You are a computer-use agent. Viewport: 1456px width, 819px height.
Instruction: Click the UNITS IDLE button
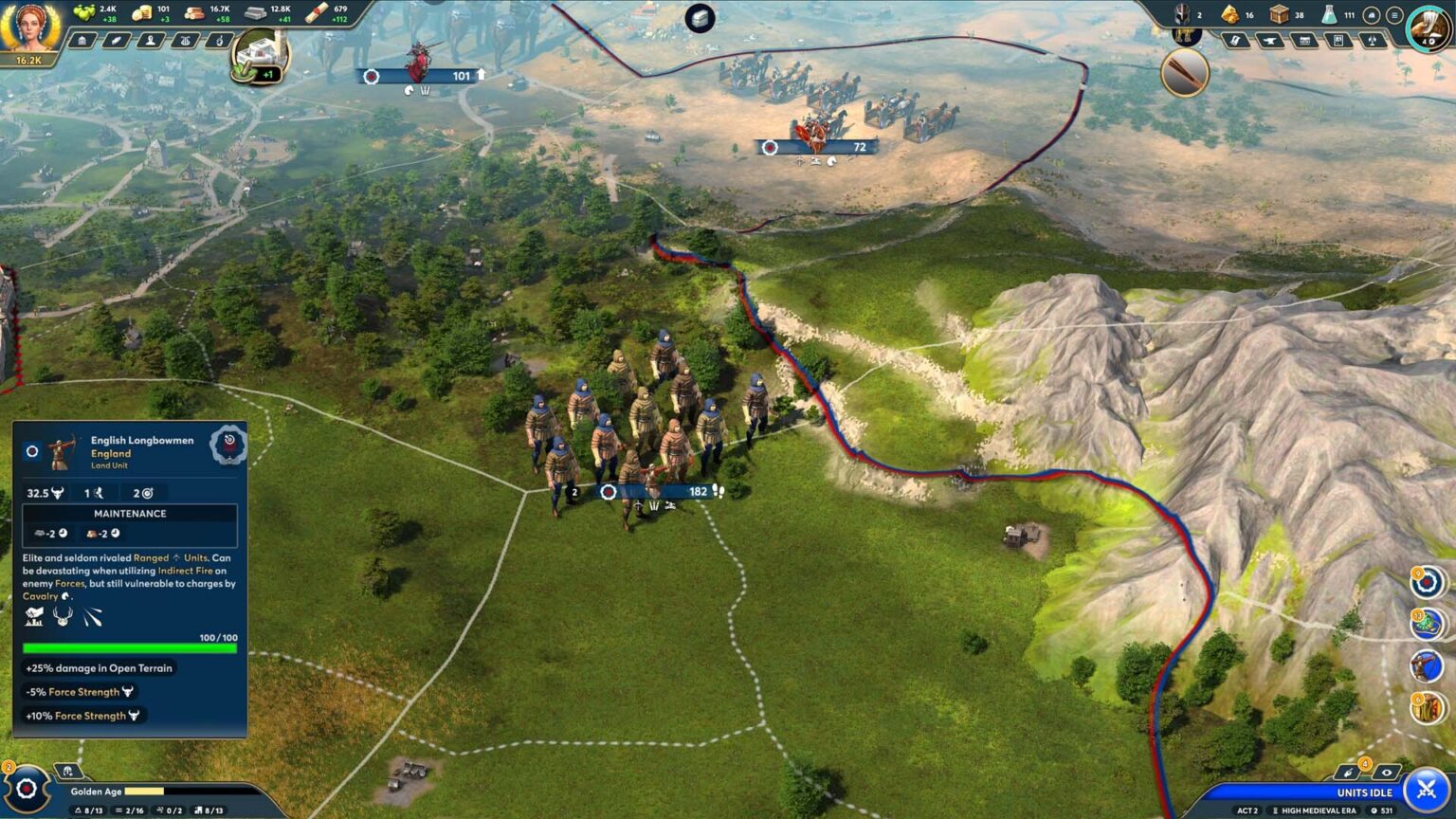point(1365,792)
